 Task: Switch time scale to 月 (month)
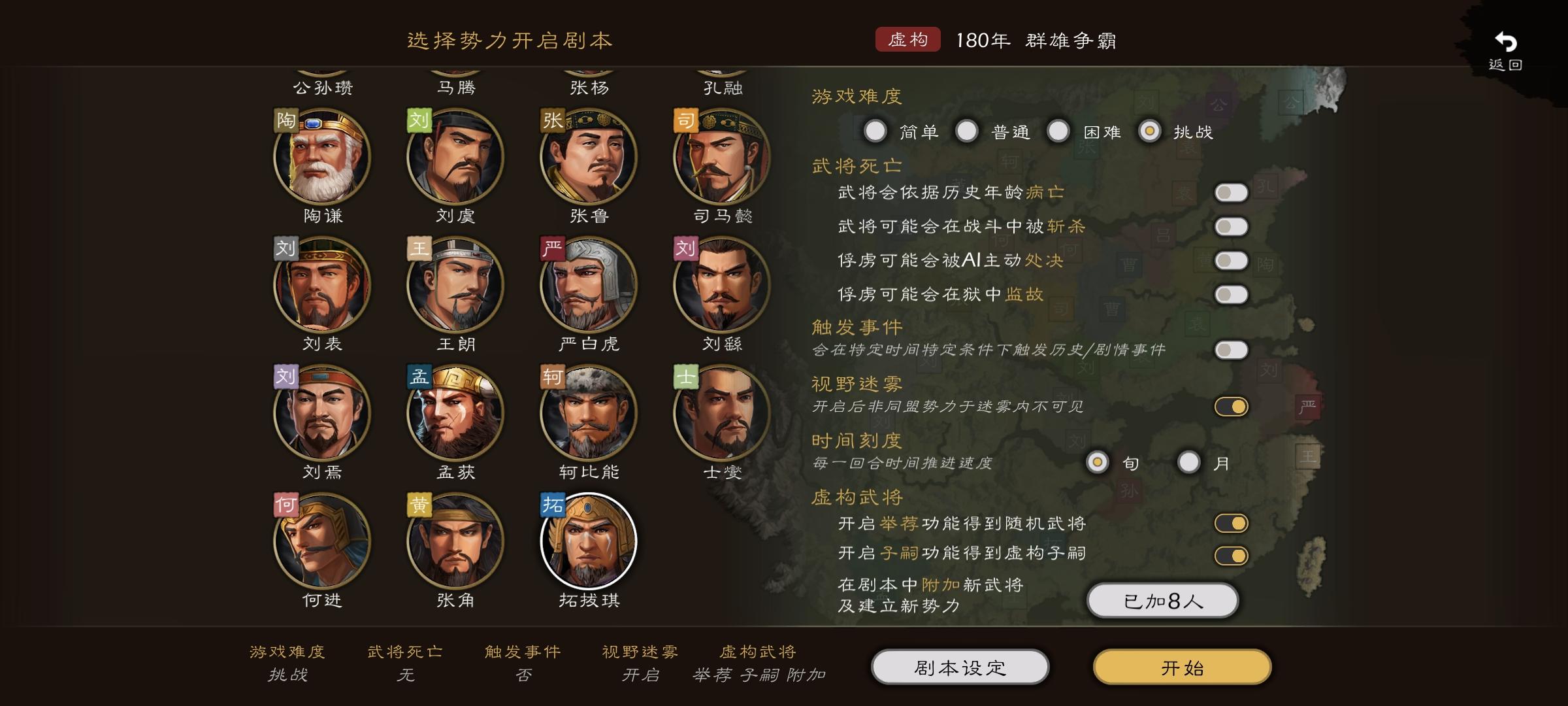click(x=1188, y=463)
